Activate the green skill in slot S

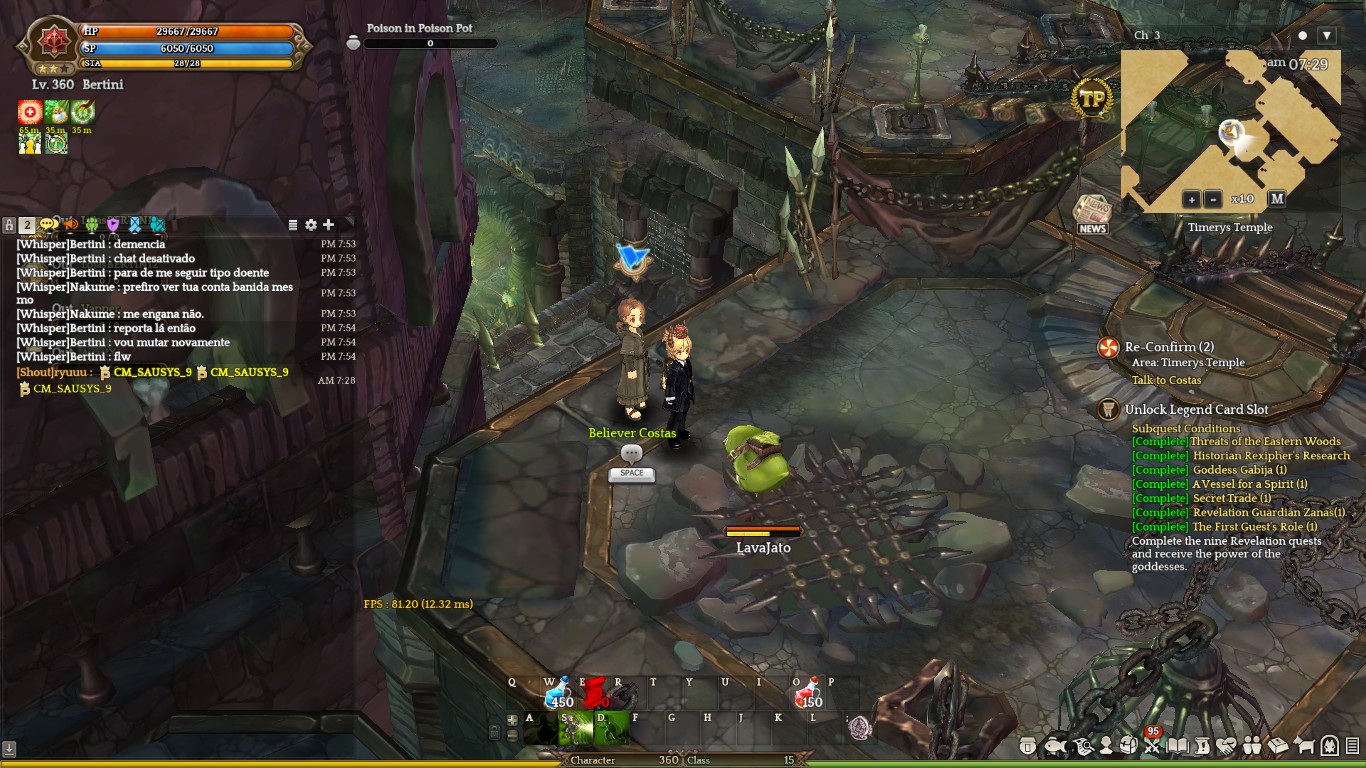[x=576, y=728]
